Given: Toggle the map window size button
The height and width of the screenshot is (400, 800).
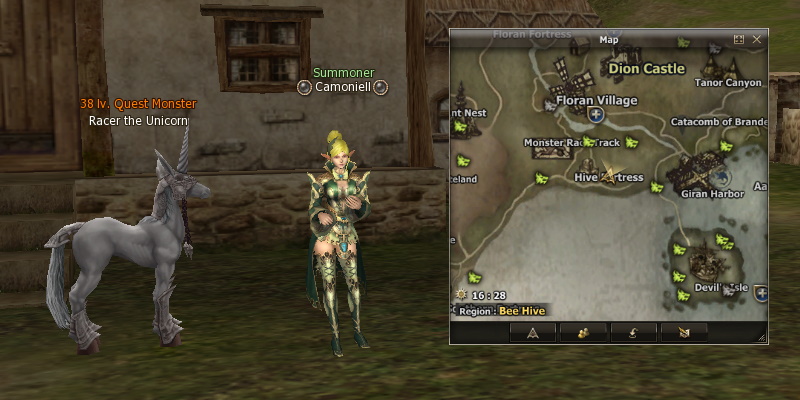Looking at the screenshot, I should pyautogui.click(x=739, y=39).
